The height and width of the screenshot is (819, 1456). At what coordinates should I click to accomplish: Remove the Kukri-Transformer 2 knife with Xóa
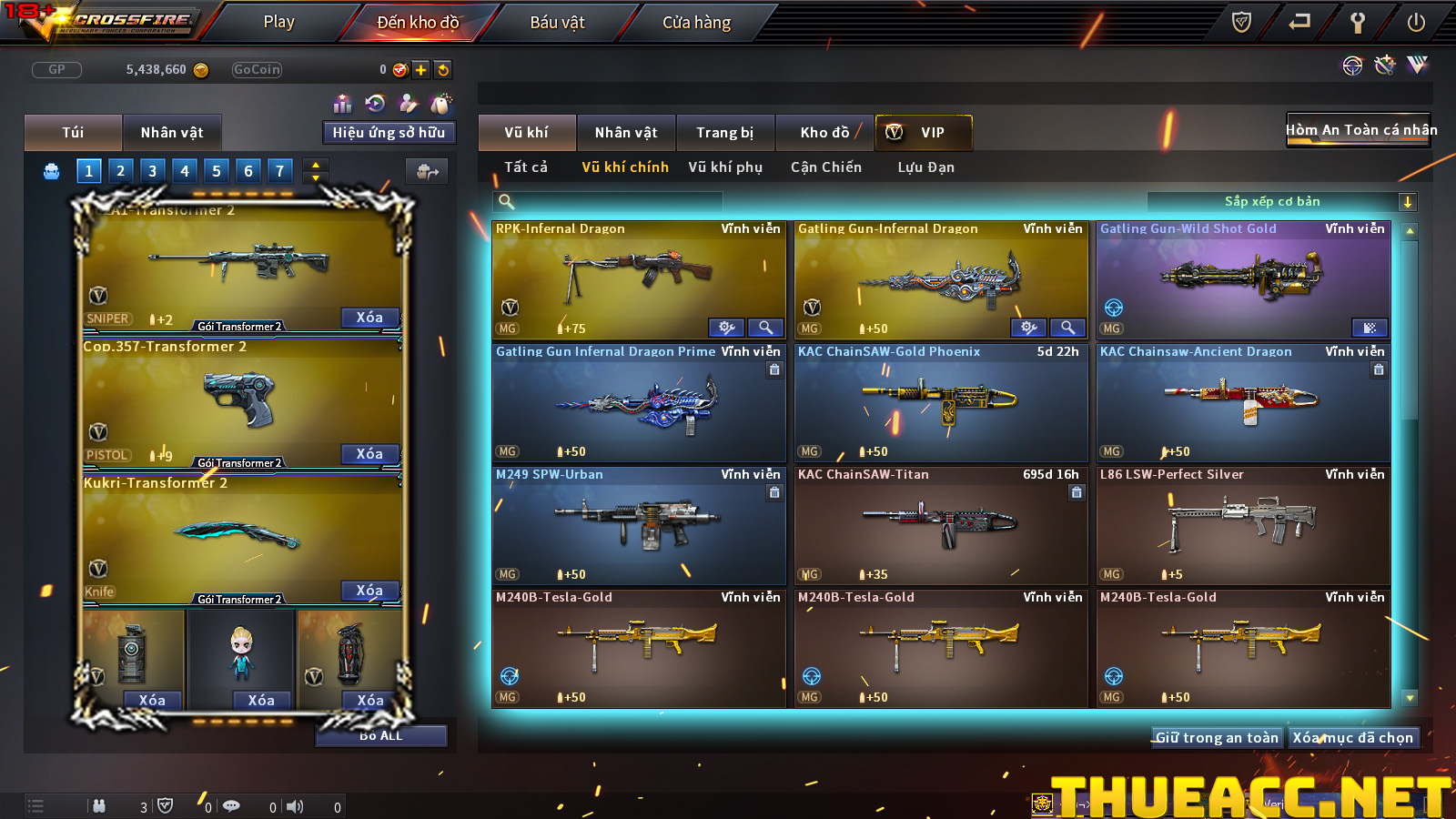(x=369, y=591)
